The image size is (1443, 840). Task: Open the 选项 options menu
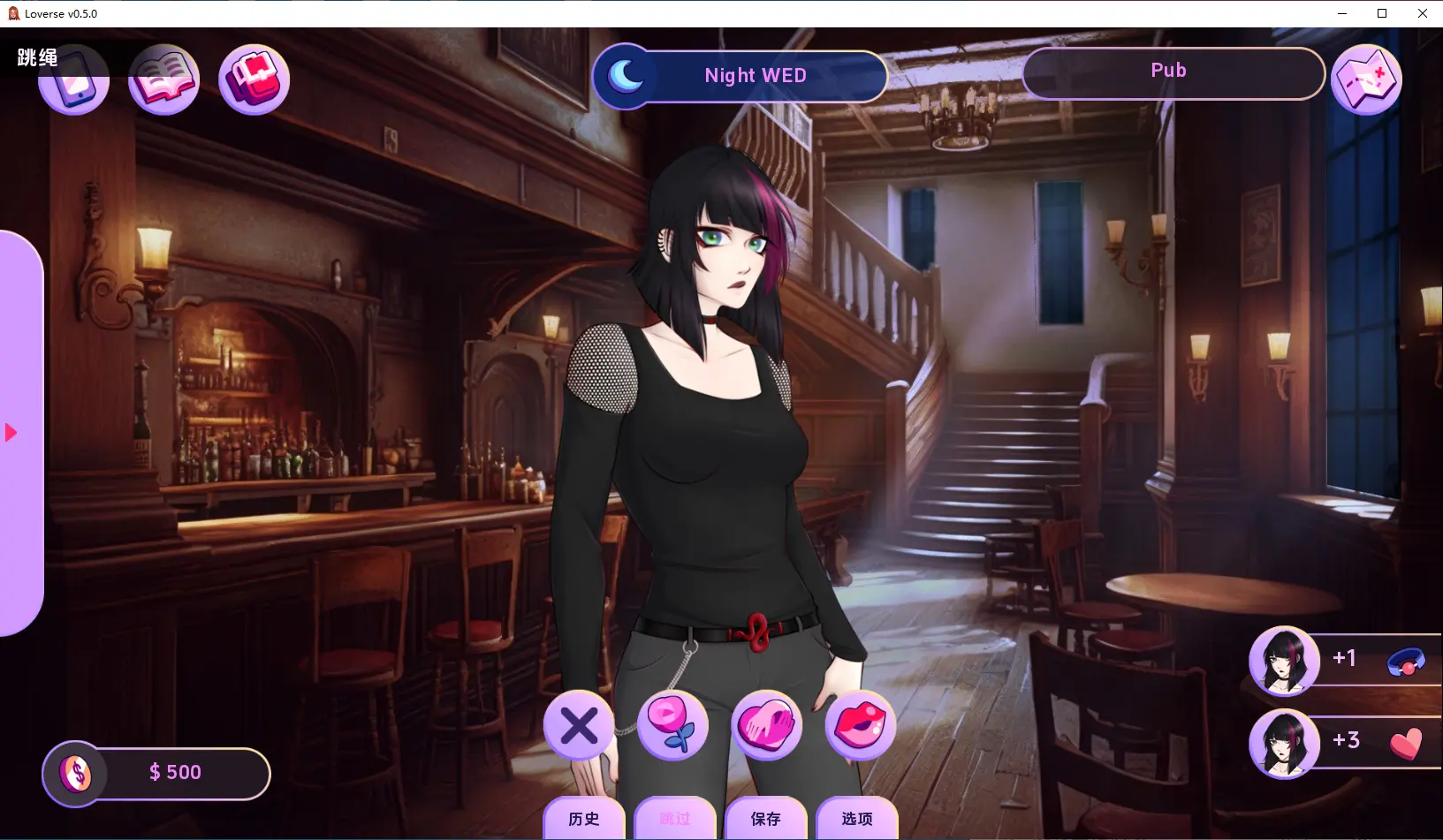coord(856,819)
